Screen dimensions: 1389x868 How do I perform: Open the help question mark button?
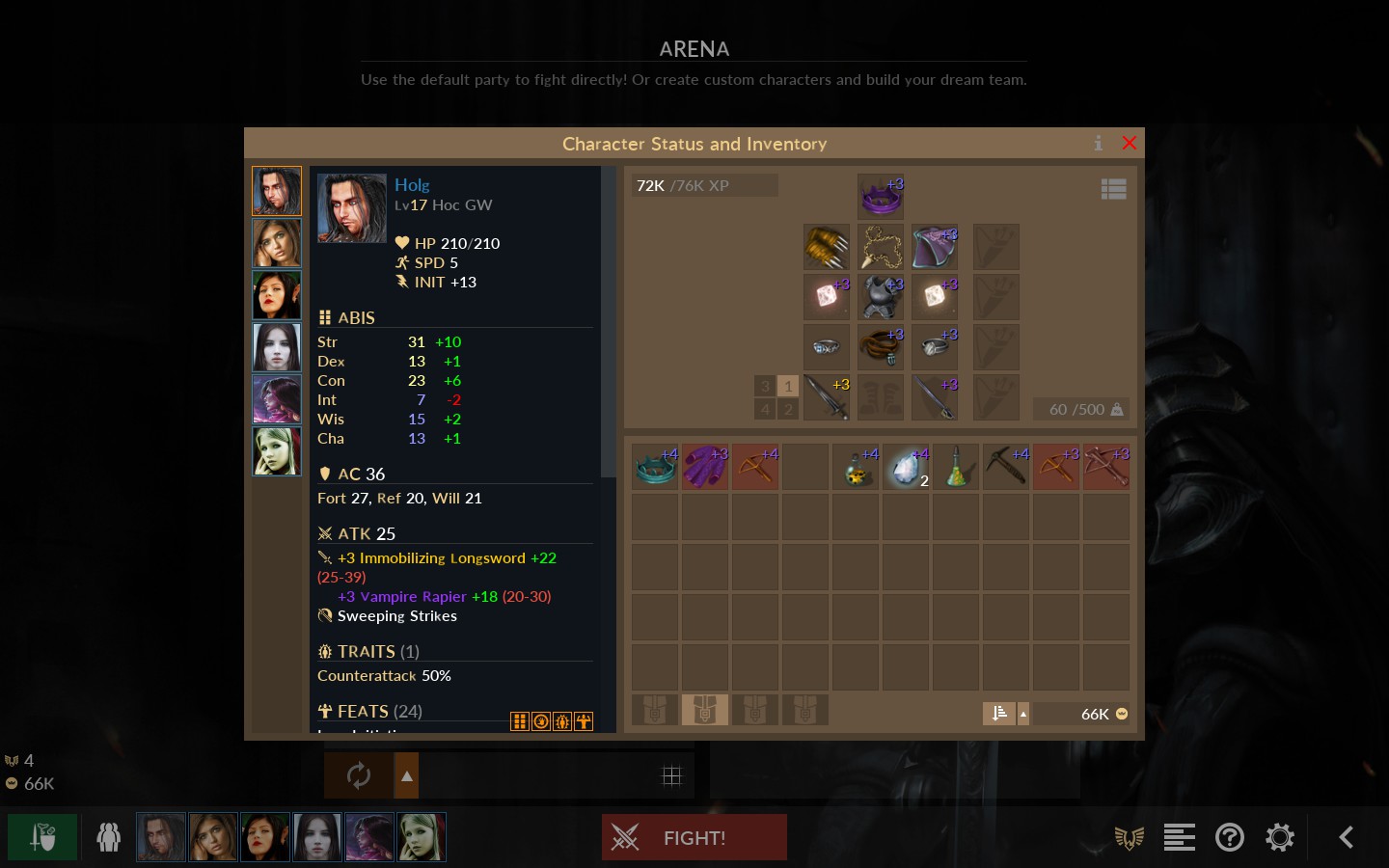pyautogui.click(x=1230, y=837)
